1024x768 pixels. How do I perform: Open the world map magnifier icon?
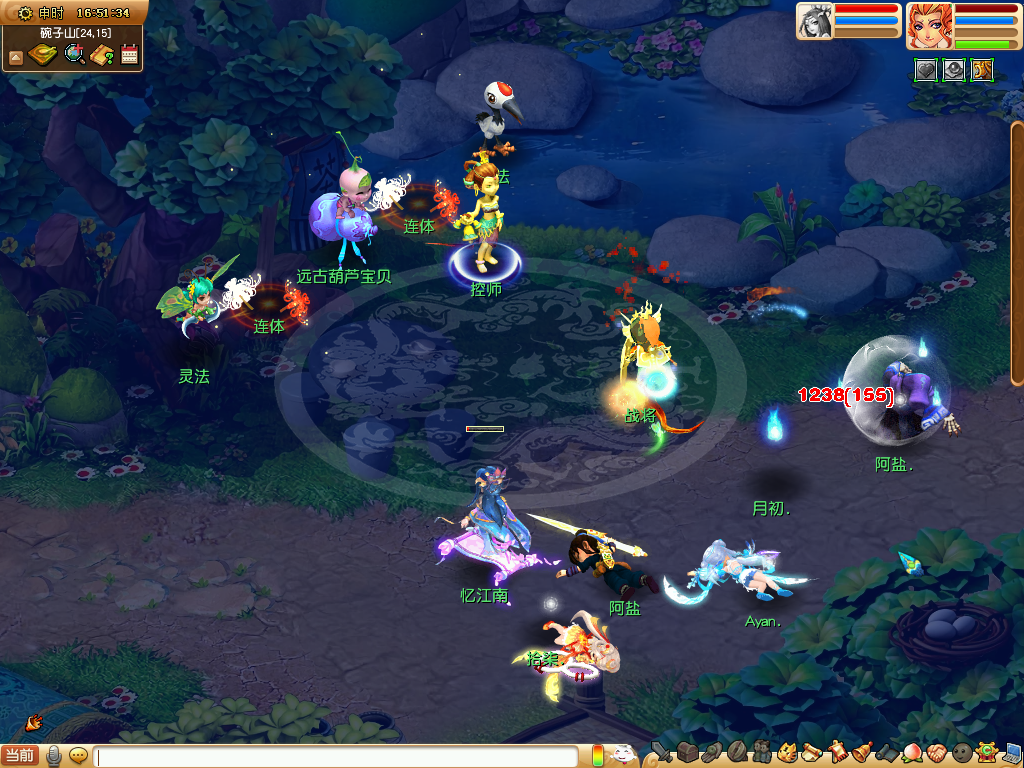pos(74,54)
